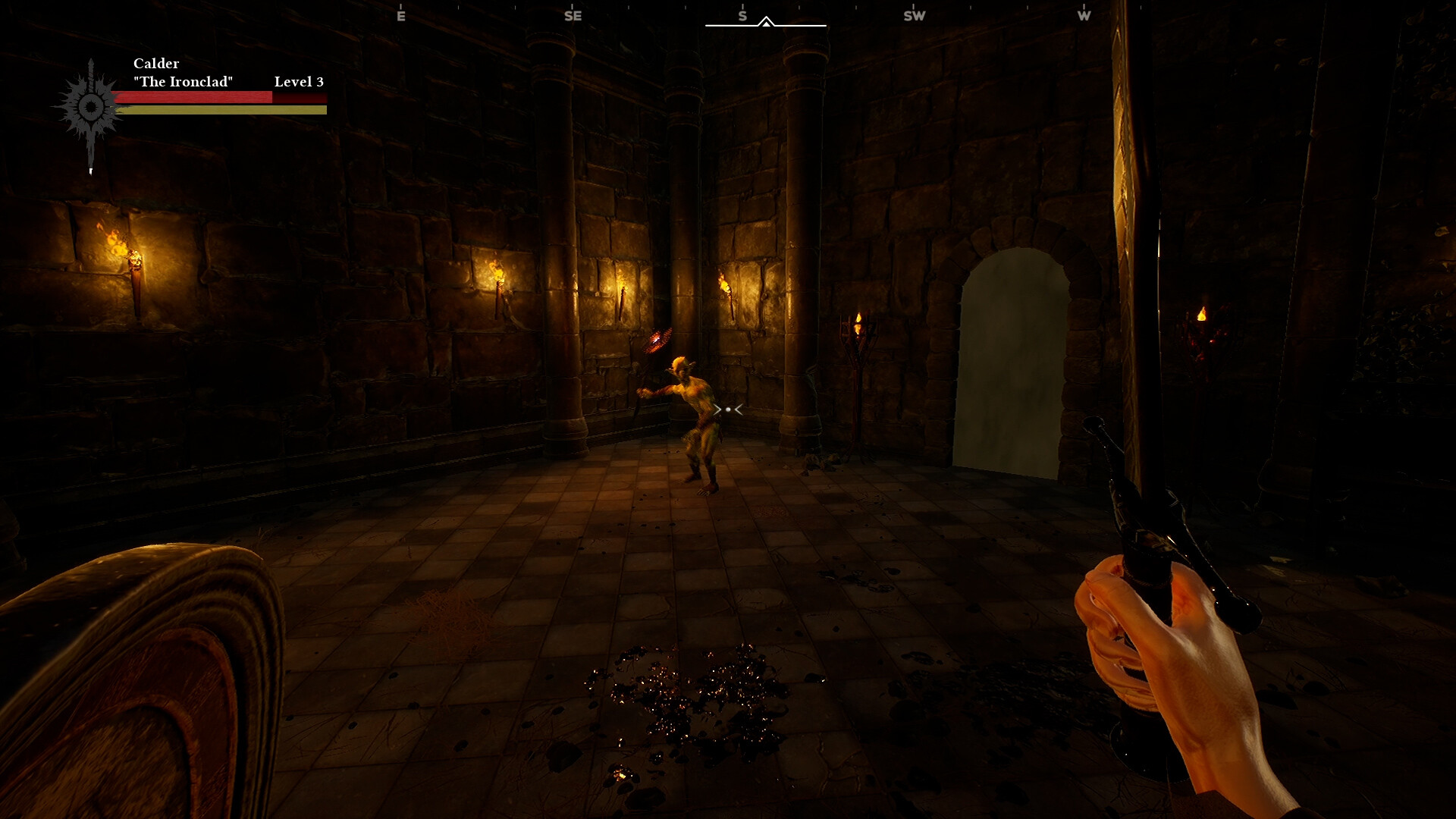
Task: Select the West indicator on the compass
Action: tap(1084, 14)
